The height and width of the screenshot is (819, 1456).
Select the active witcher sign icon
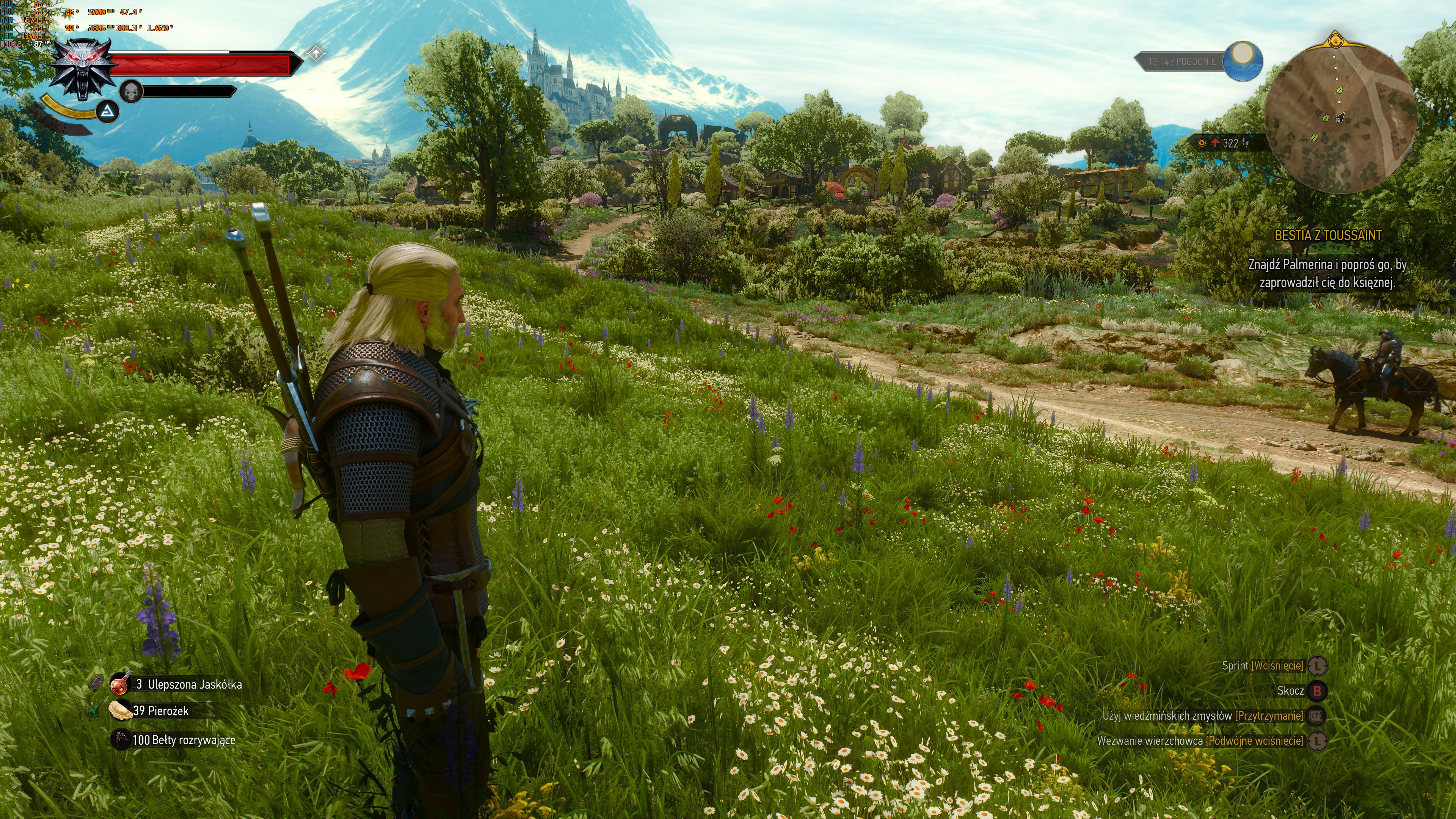click(107, 113)
